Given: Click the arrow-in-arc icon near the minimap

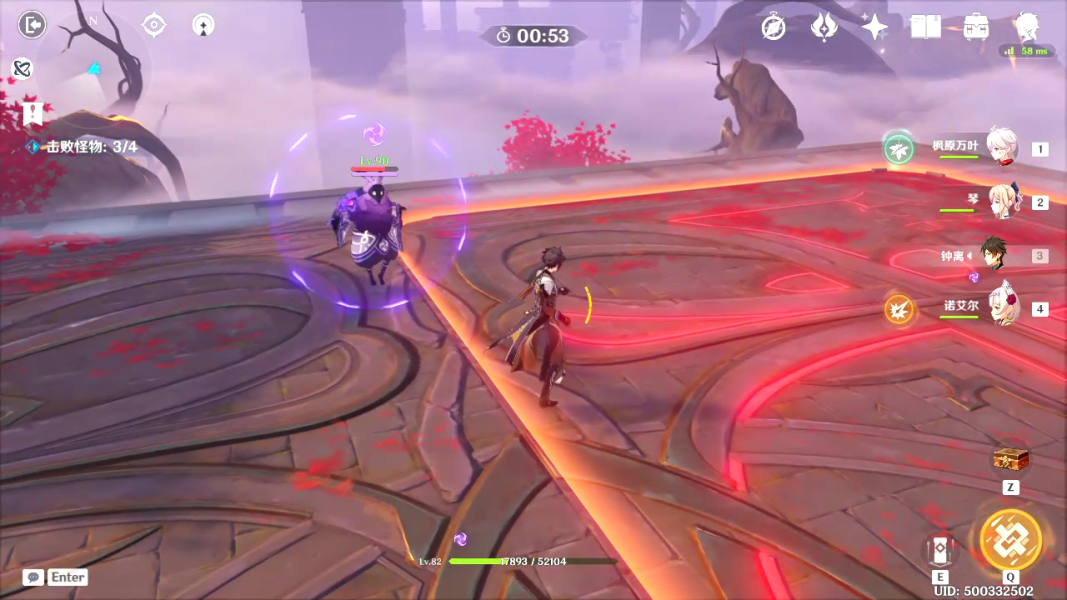Looking at the screenshot, I should pyautogui.click(x=204, y=25).
